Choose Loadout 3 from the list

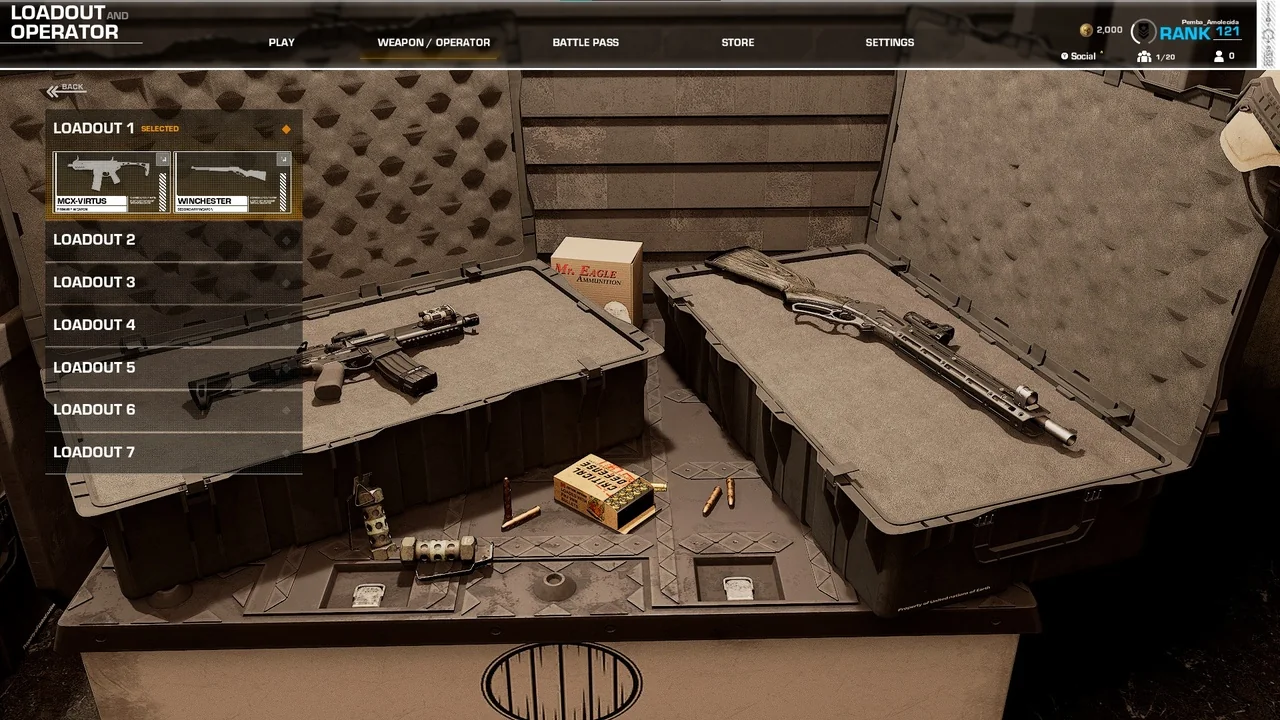(x=173, y=282)
